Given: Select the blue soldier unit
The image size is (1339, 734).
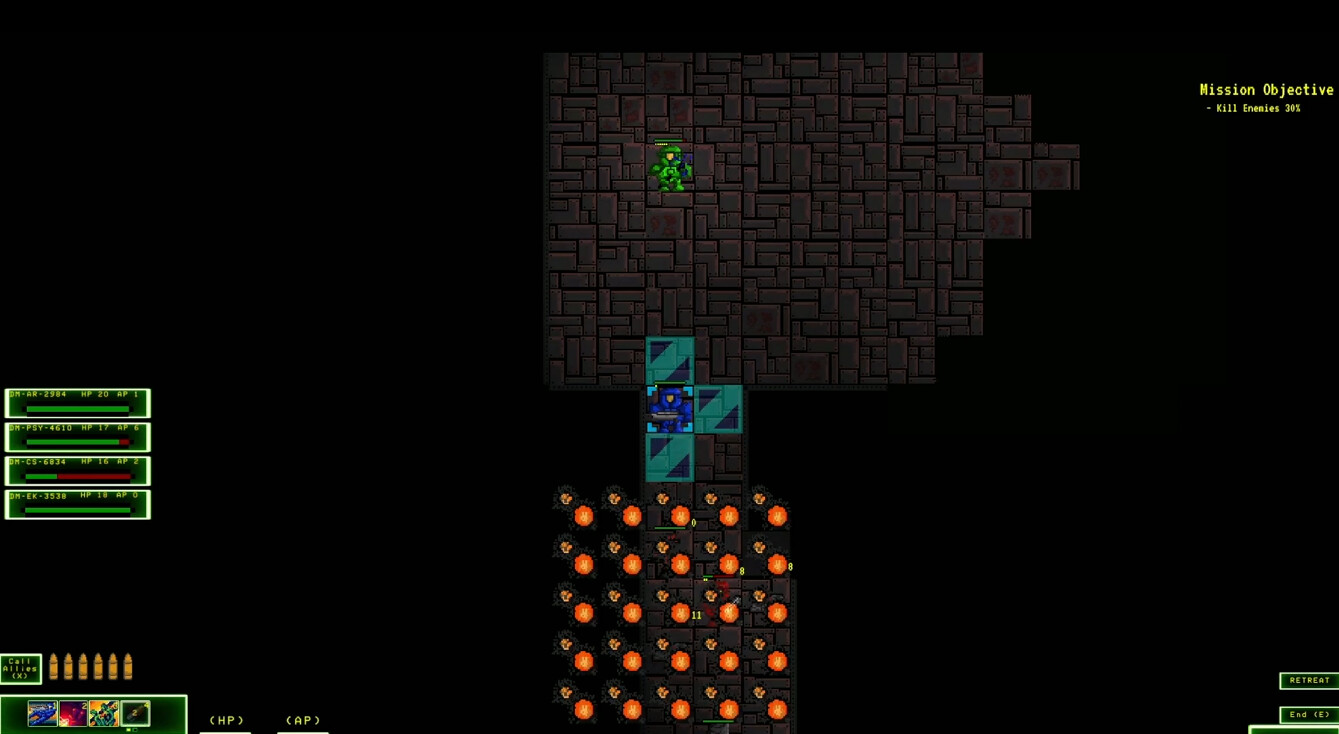Looking at the screenshot, I should [668, 408].
